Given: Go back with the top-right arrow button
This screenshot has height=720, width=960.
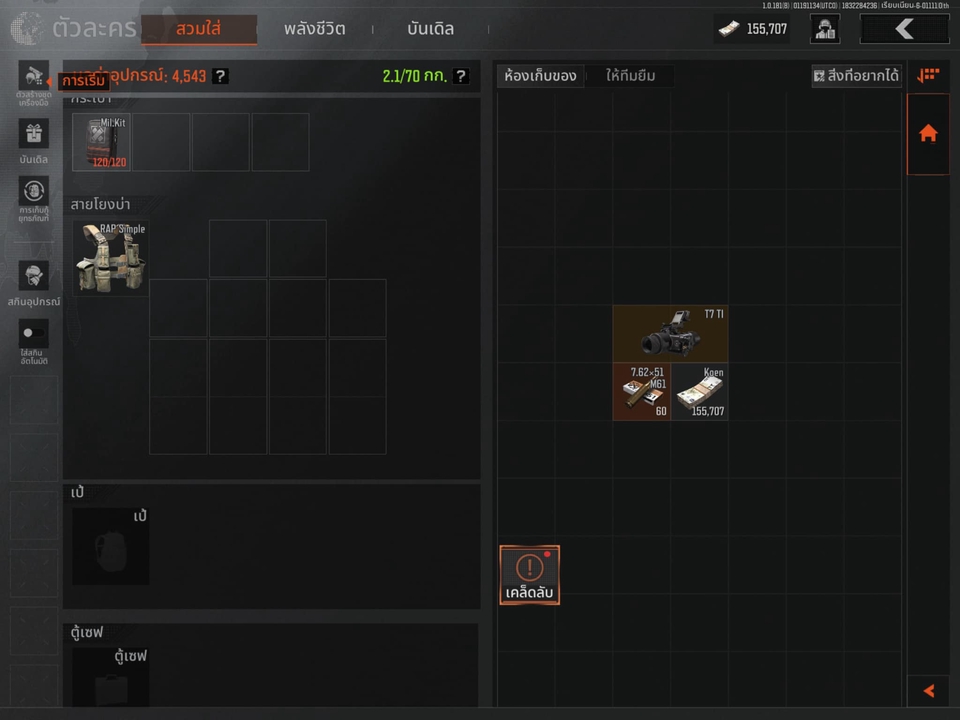Looking at the screenshot, I should (904, 29).
